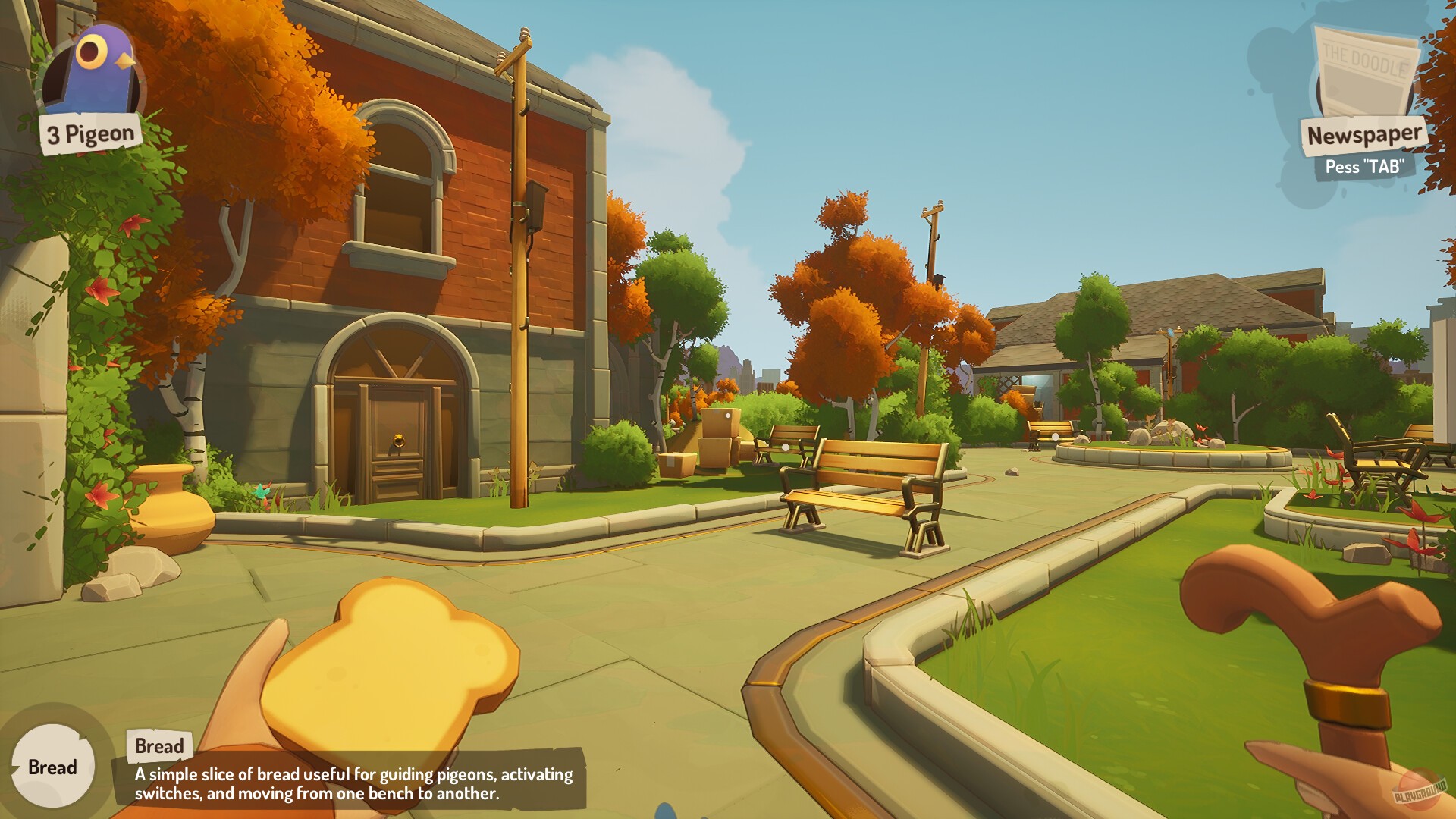Select the Bread label above the description

pos(159,745)
